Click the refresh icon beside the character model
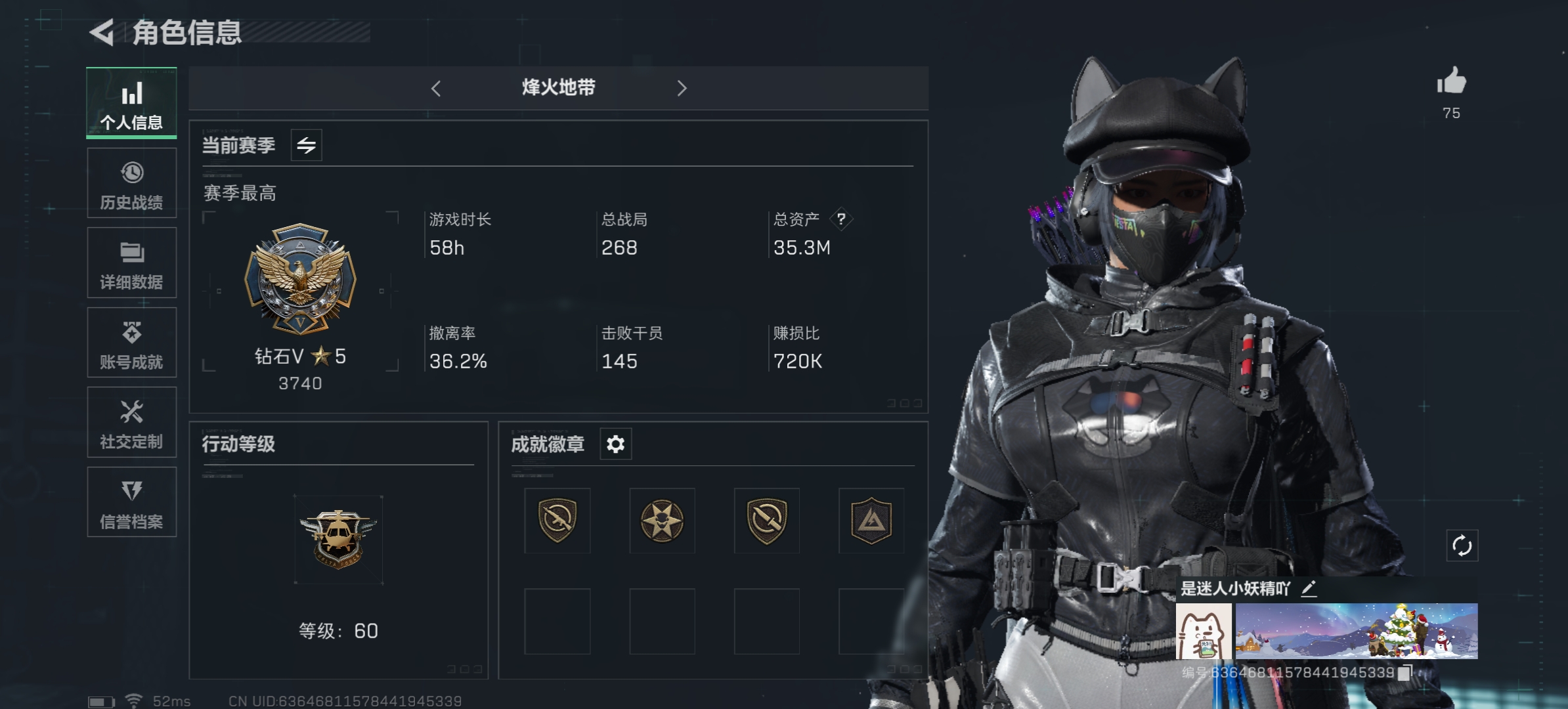 click(1463, 544)
